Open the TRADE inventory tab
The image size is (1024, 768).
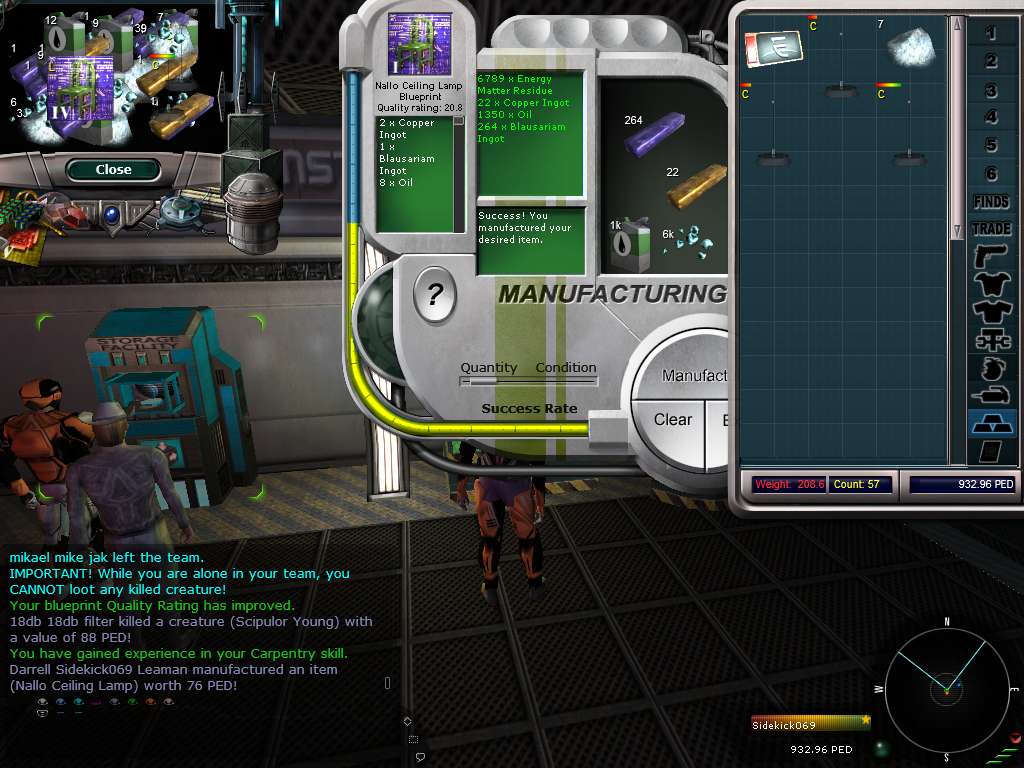coord(991,229)
